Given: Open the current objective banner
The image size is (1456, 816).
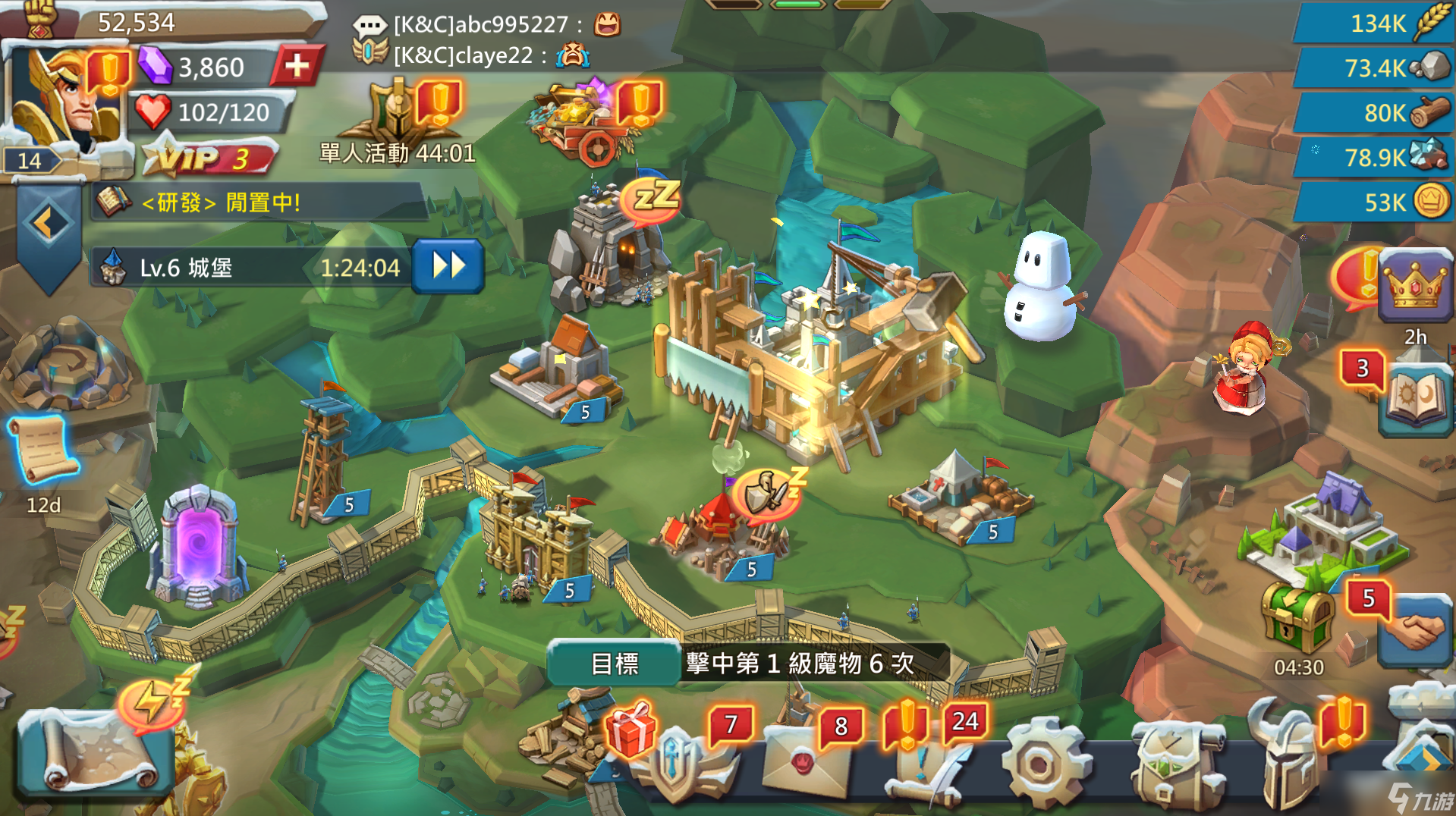Looking at the screenshot, I should coord(747,664).
